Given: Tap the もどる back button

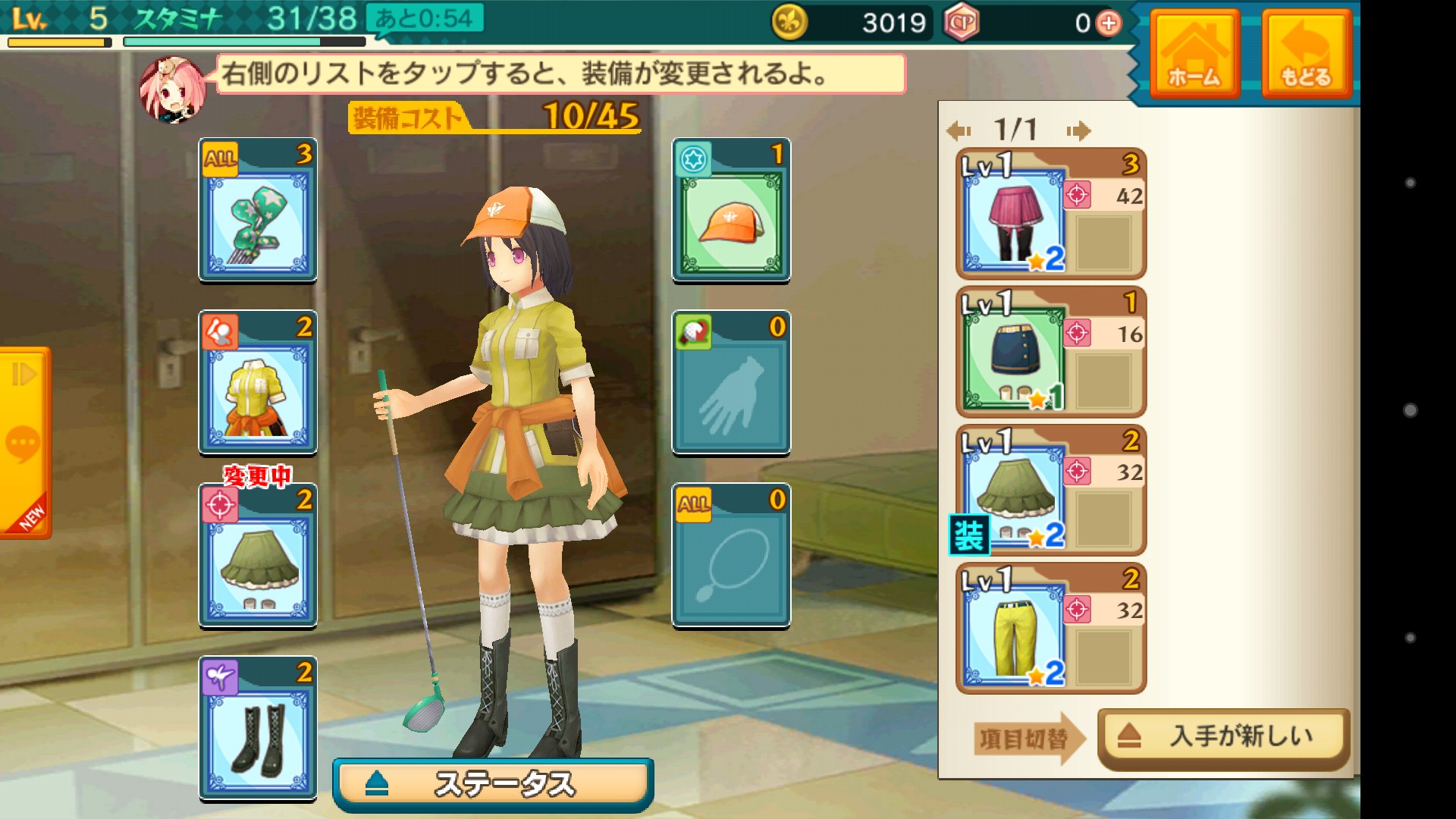Looking at the screenshot, I should [x=1305, y=55].
